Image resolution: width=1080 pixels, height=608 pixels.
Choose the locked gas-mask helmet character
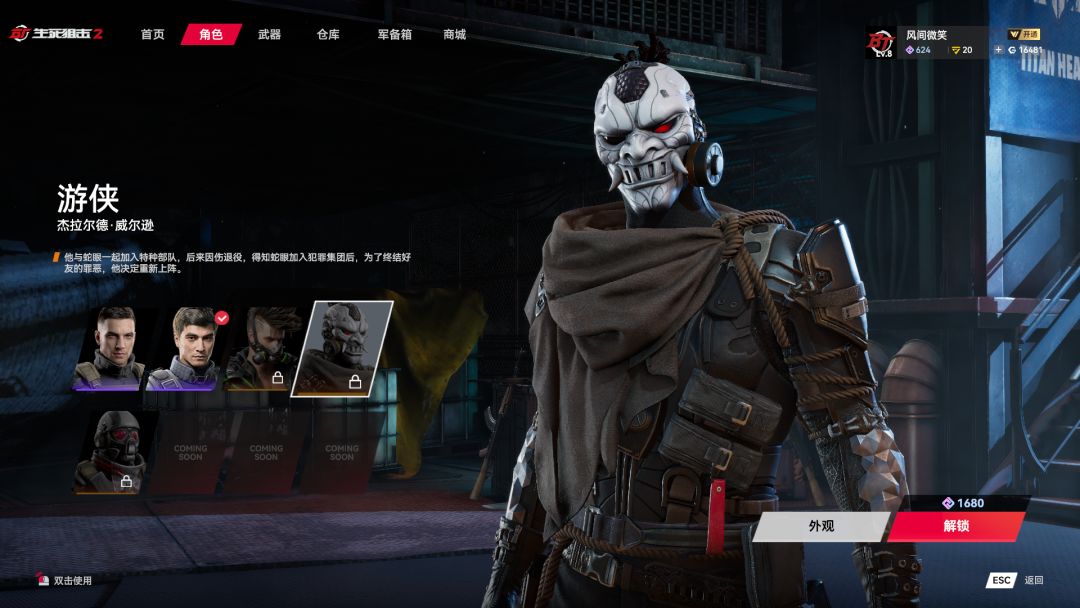click(x=111, y=450)
